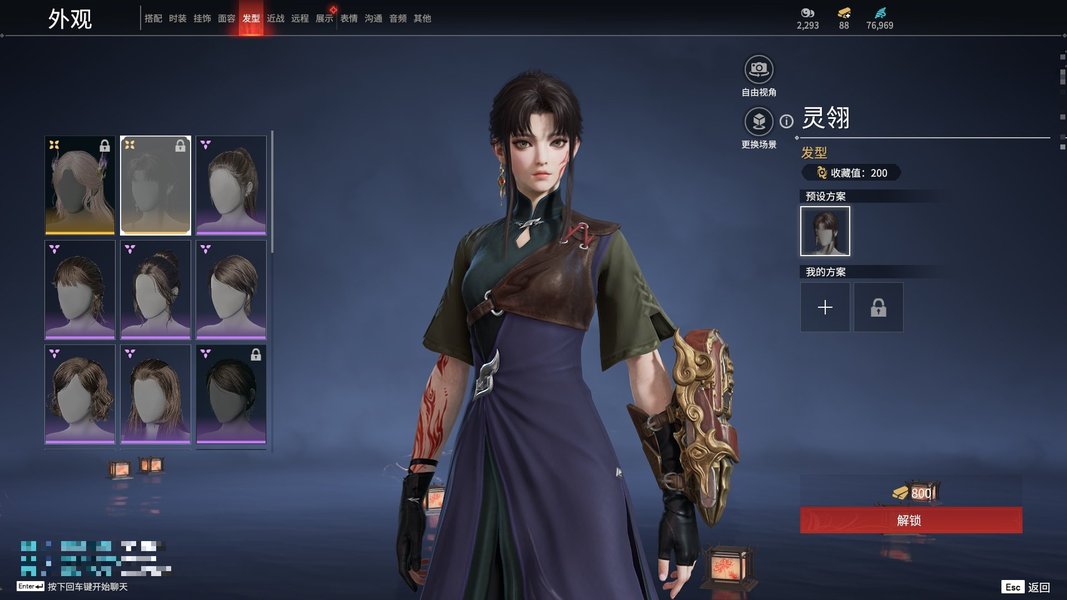Open the 自由视角 free camera view
This screenshot has height=600, width=1067.
[759, 69]
